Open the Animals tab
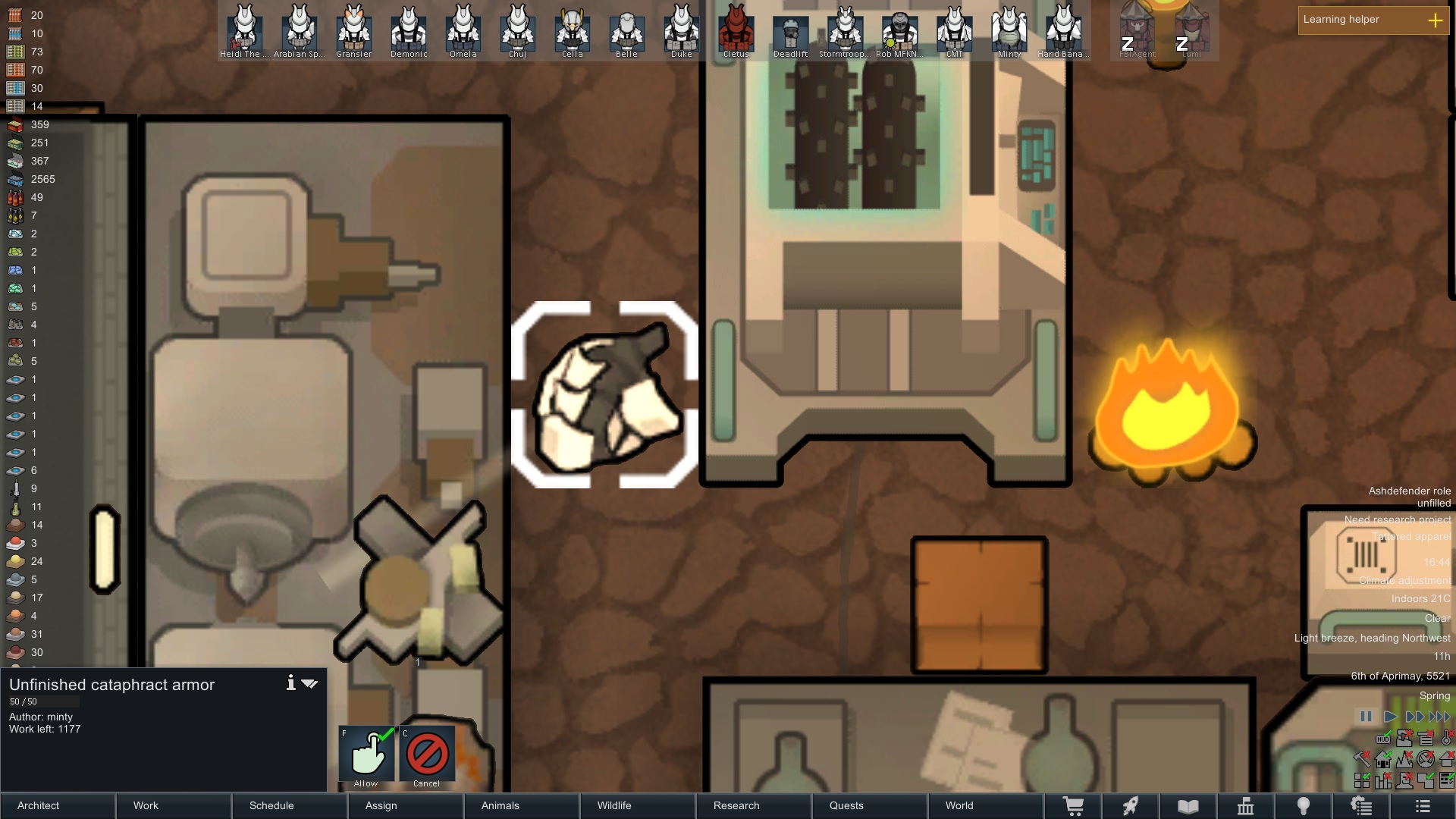 [x=500, y=805]
